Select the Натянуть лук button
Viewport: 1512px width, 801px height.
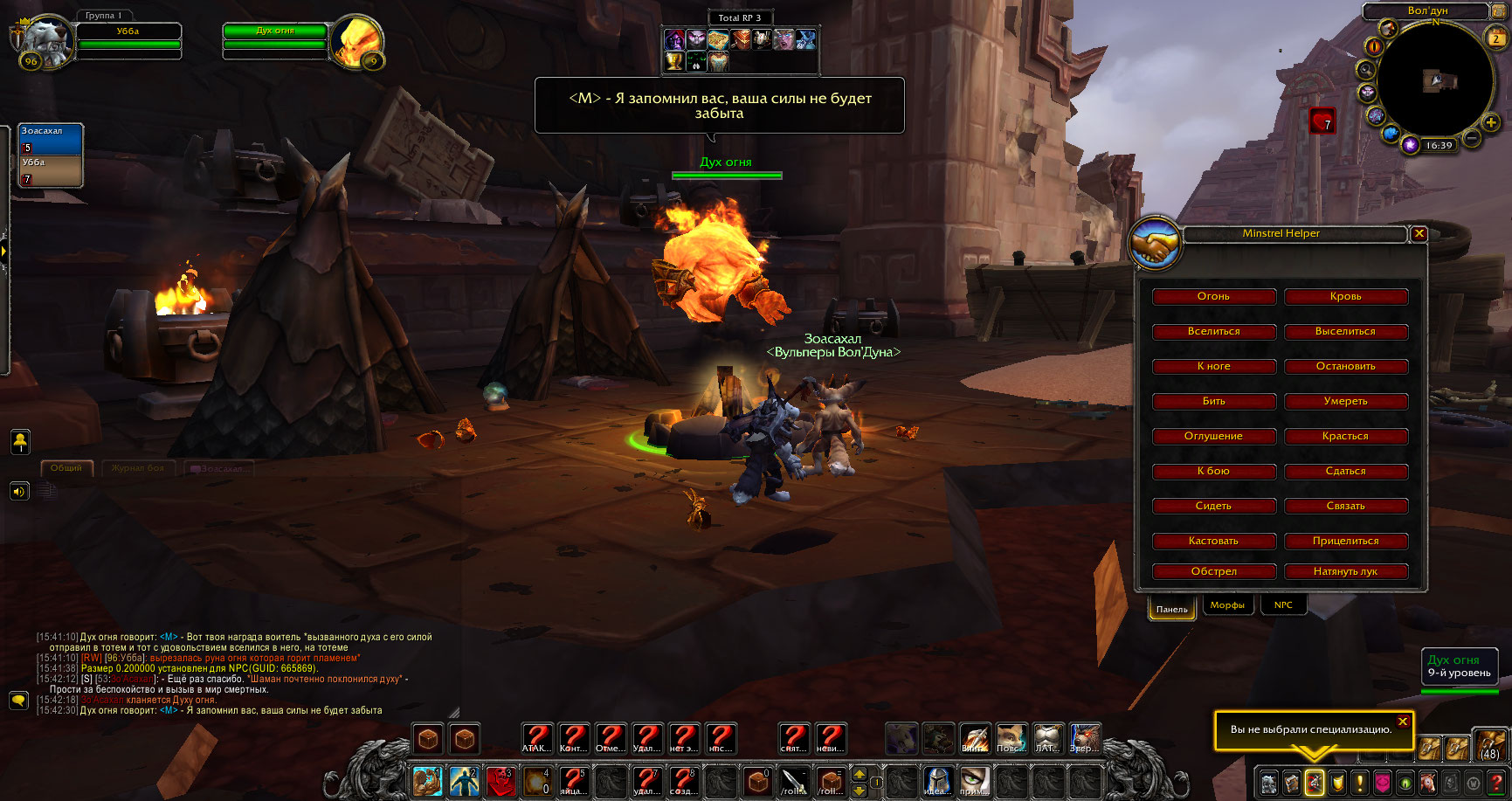[1345, 572]
